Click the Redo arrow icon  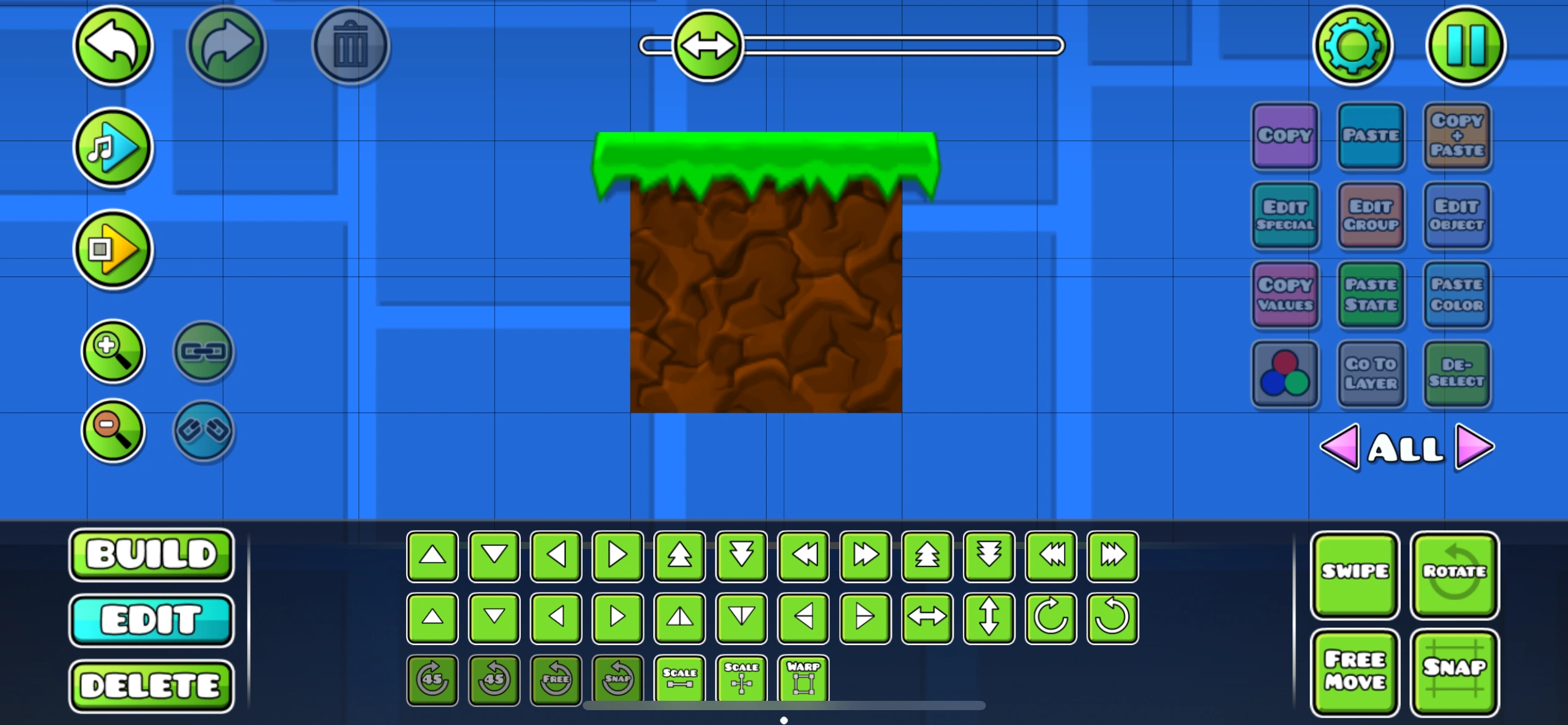click(x=225, y=46)
